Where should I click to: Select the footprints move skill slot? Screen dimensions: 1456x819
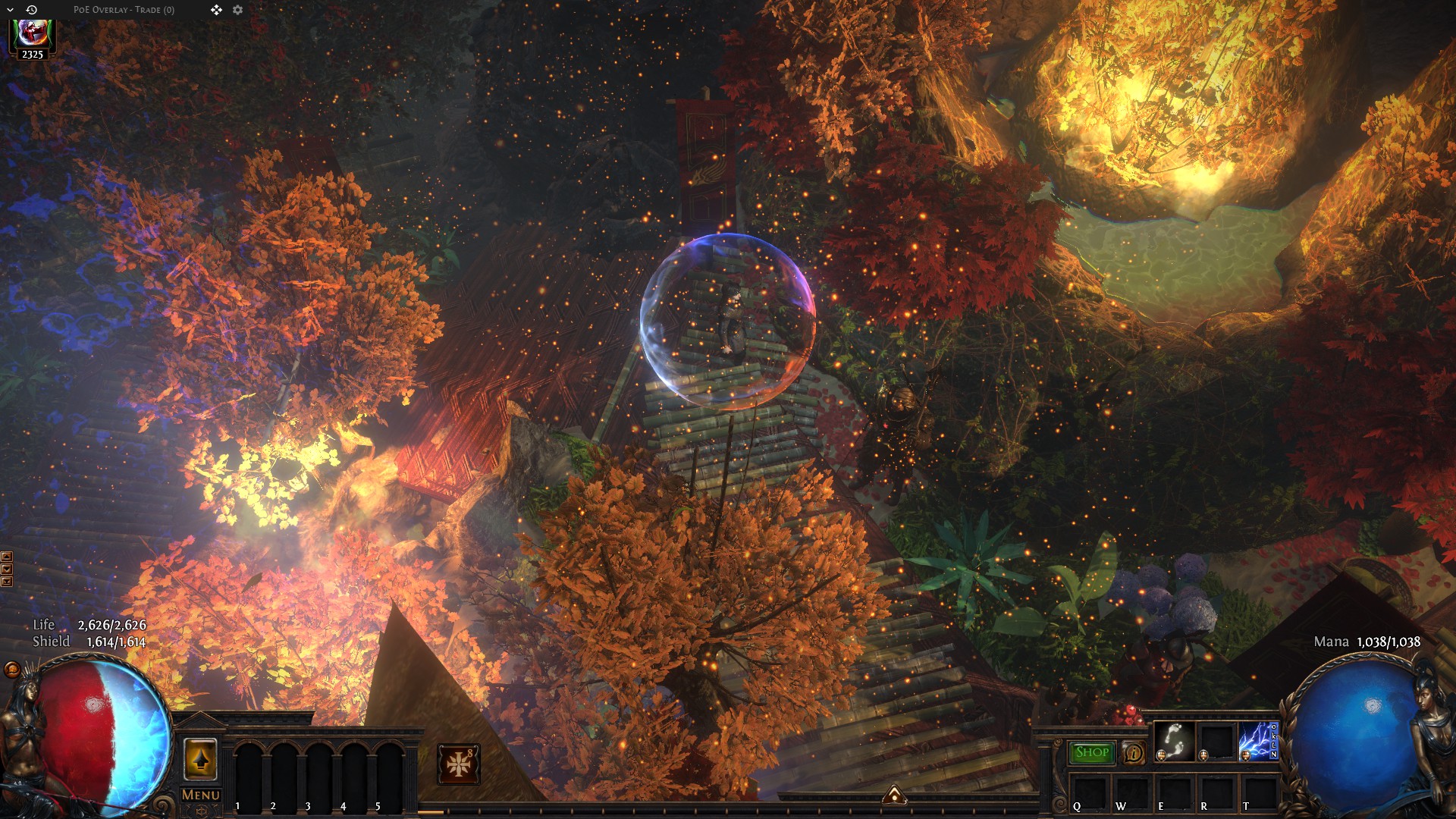tap(1174, 742)
